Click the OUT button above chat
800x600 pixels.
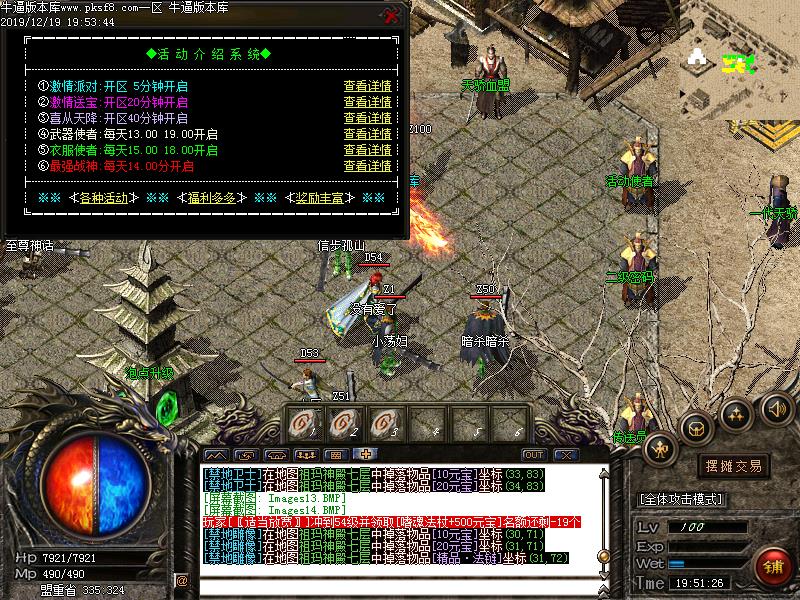[533, 455]
